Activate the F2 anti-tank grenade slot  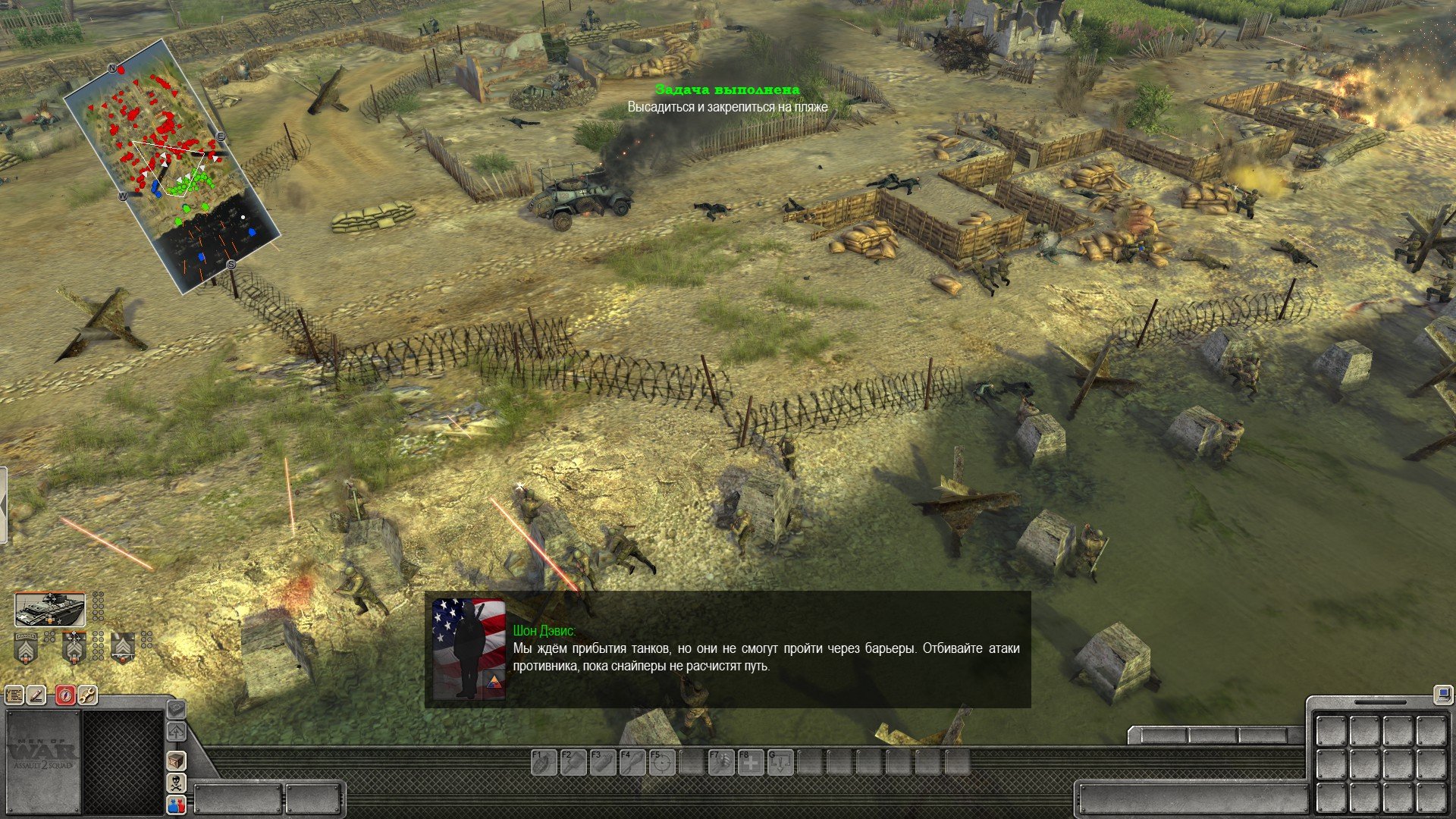[573, 762]
